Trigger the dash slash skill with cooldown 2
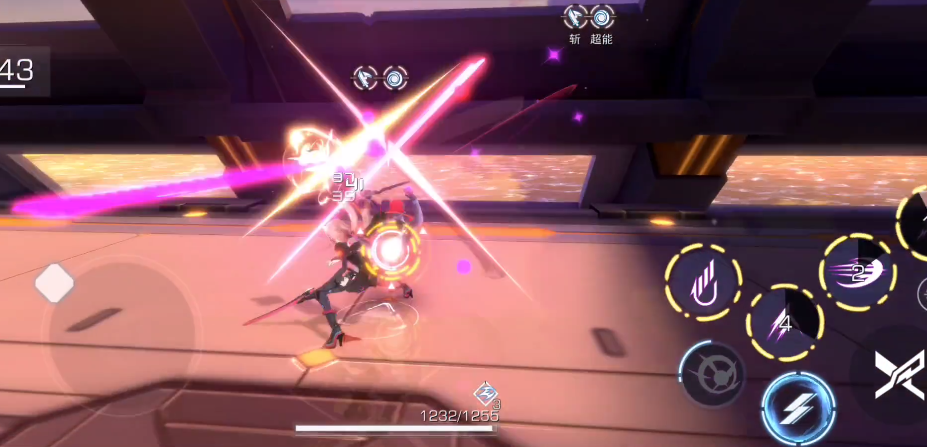This screenshot has height=447, width=927. (x=857, y=272)
